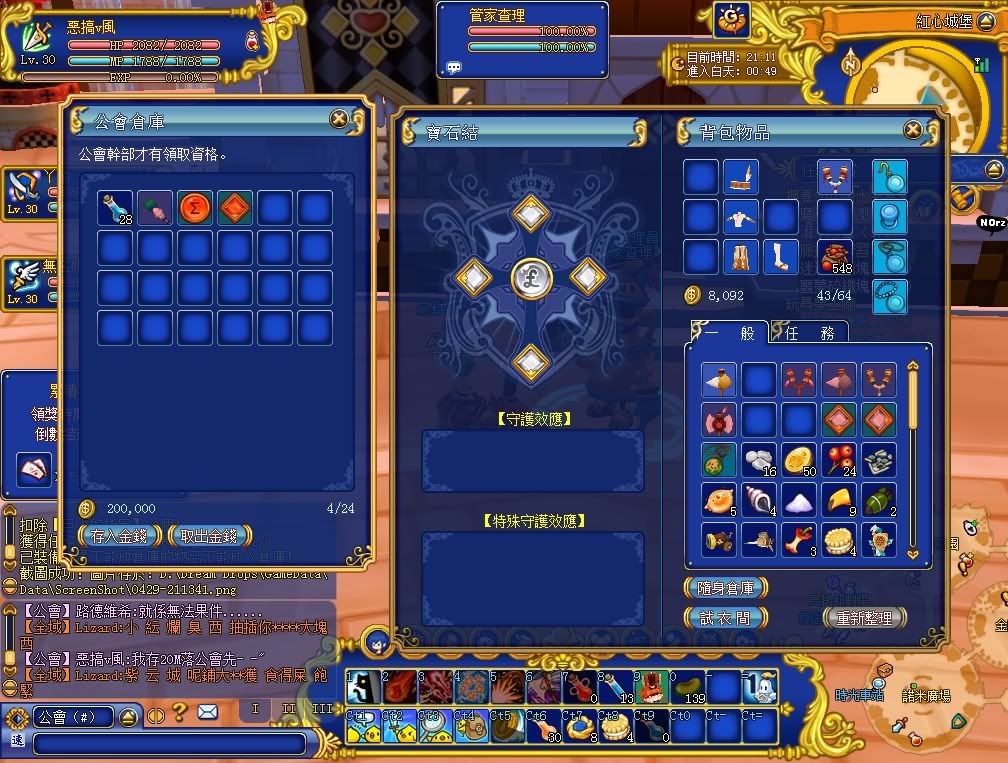Switch to hotbar page II

coord(289,708)
